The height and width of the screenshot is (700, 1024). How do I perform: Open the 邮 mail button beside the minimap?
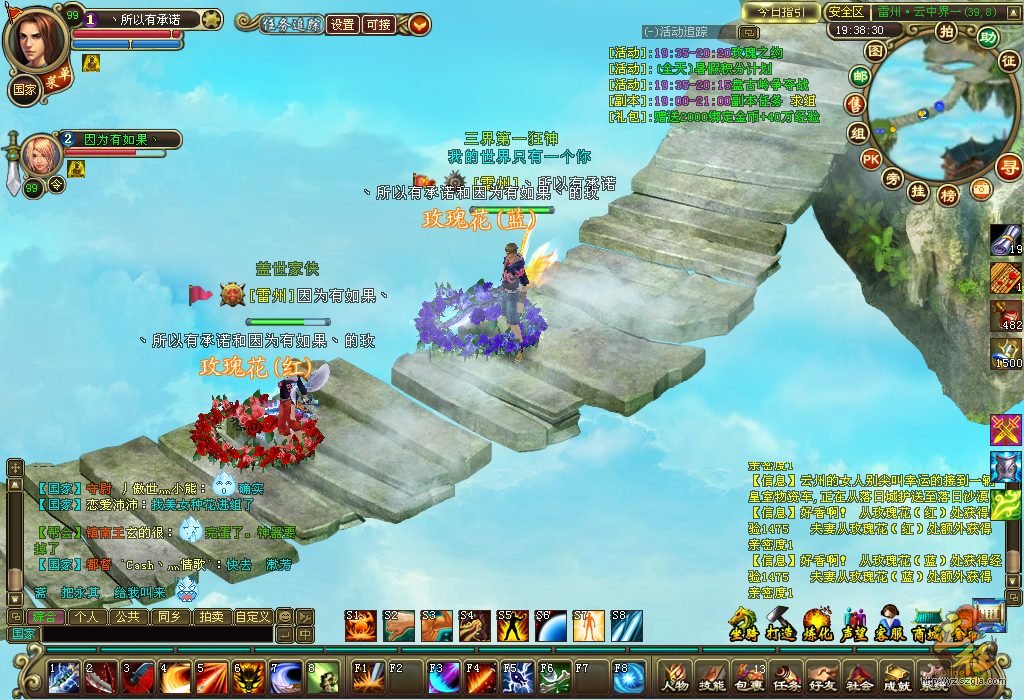859,76
